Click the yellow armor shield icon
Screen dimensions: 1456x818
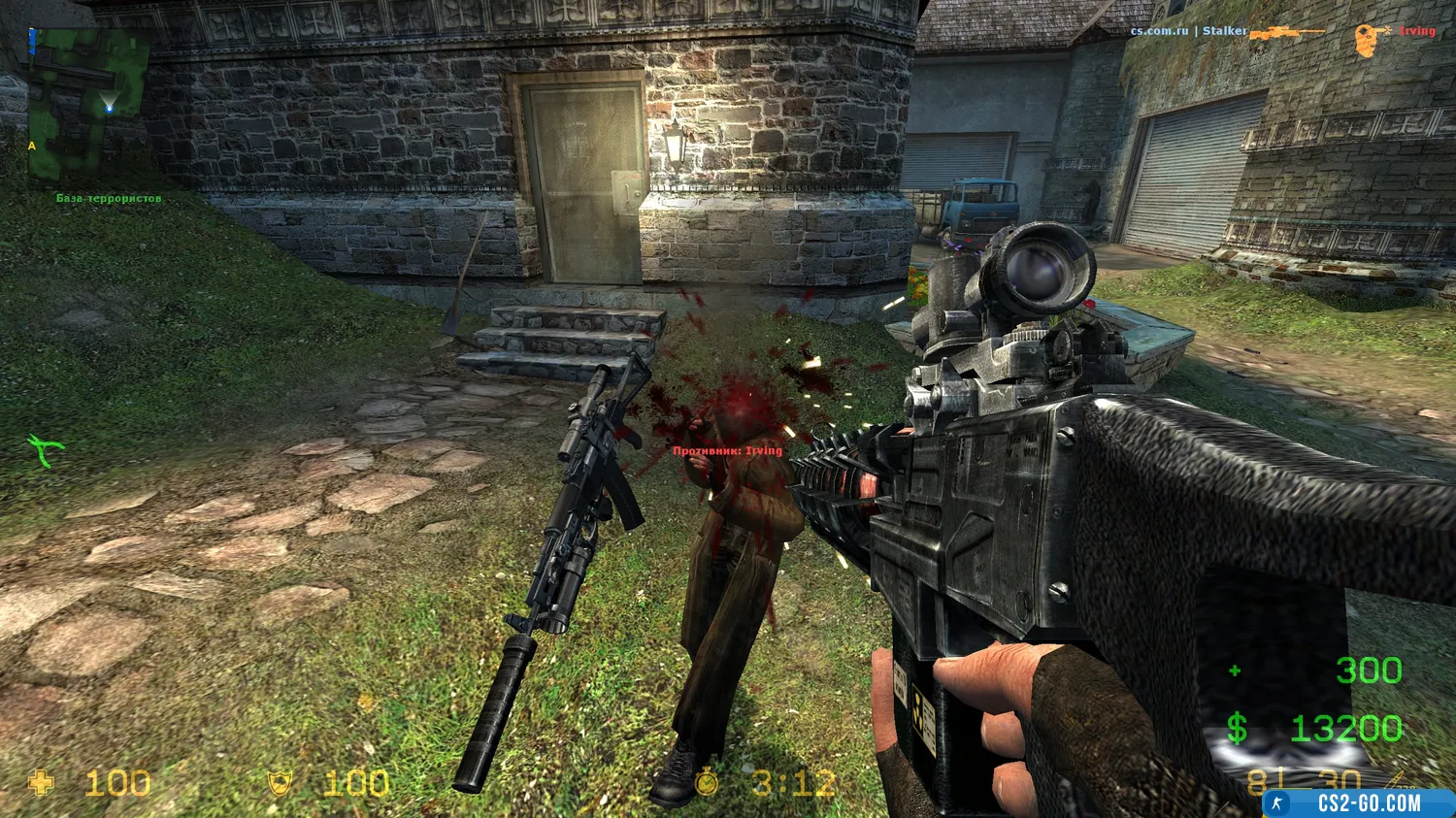click(280, 783)
